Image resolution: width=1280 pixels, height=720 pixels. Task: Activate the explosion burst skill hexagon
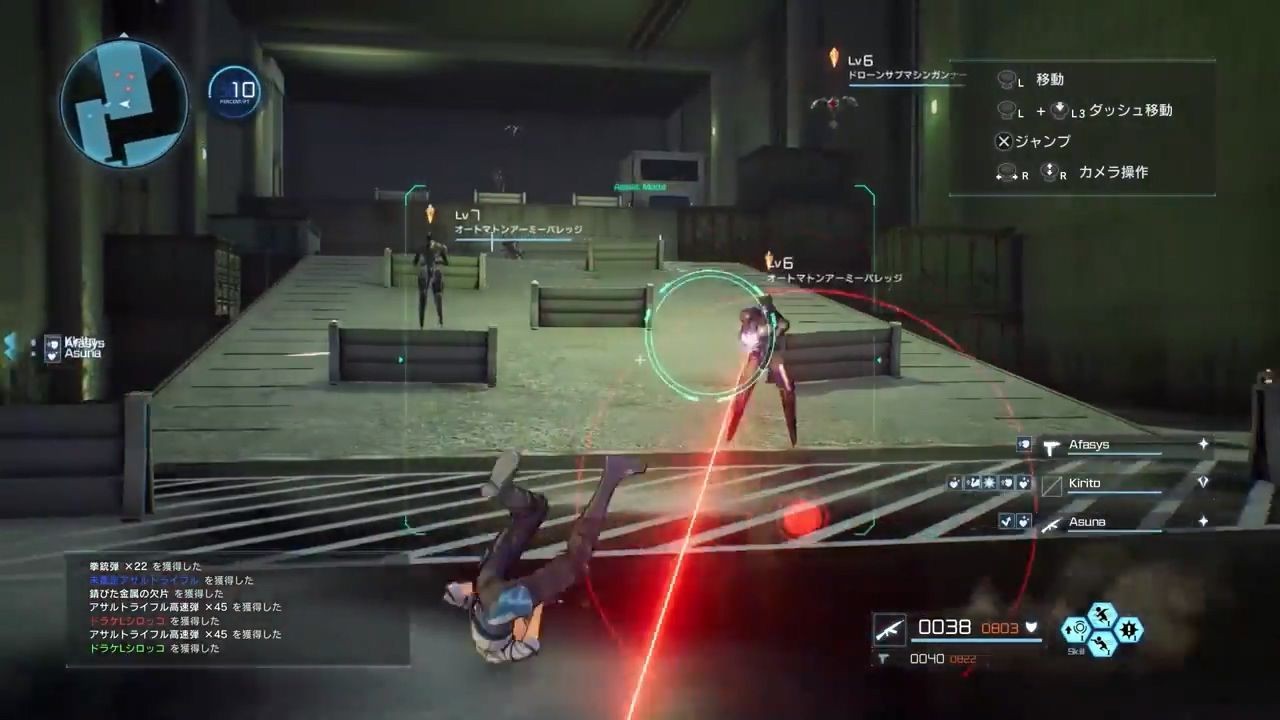pos(1130,630)
